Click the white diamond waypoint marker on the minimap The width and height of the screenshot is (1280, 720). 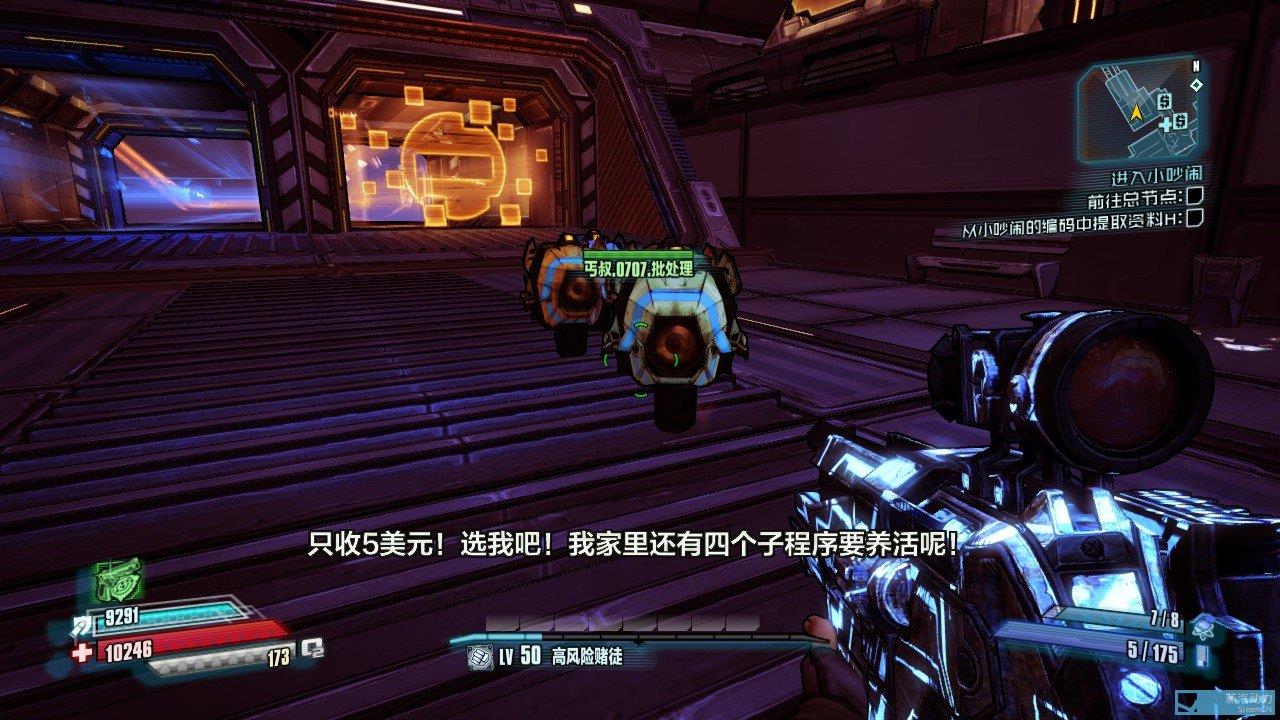1197,85
